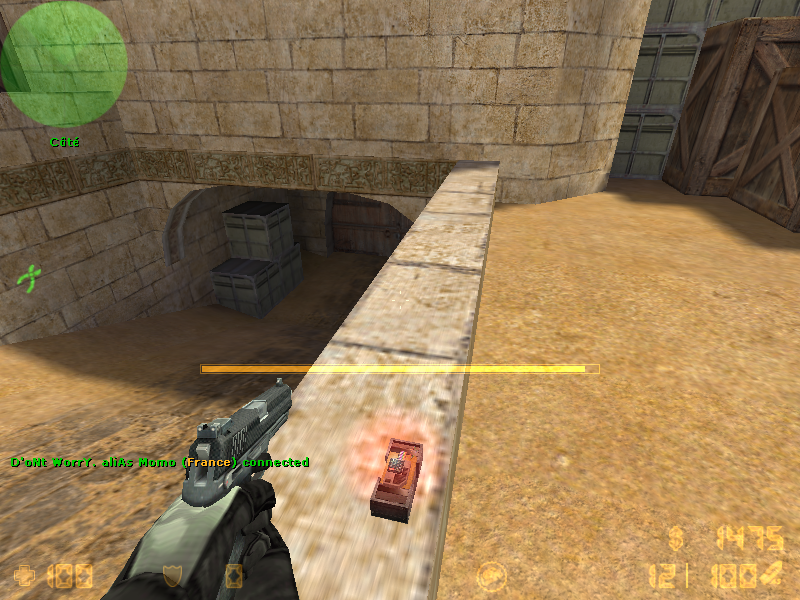Click the armor shield icon

[171, 576]
